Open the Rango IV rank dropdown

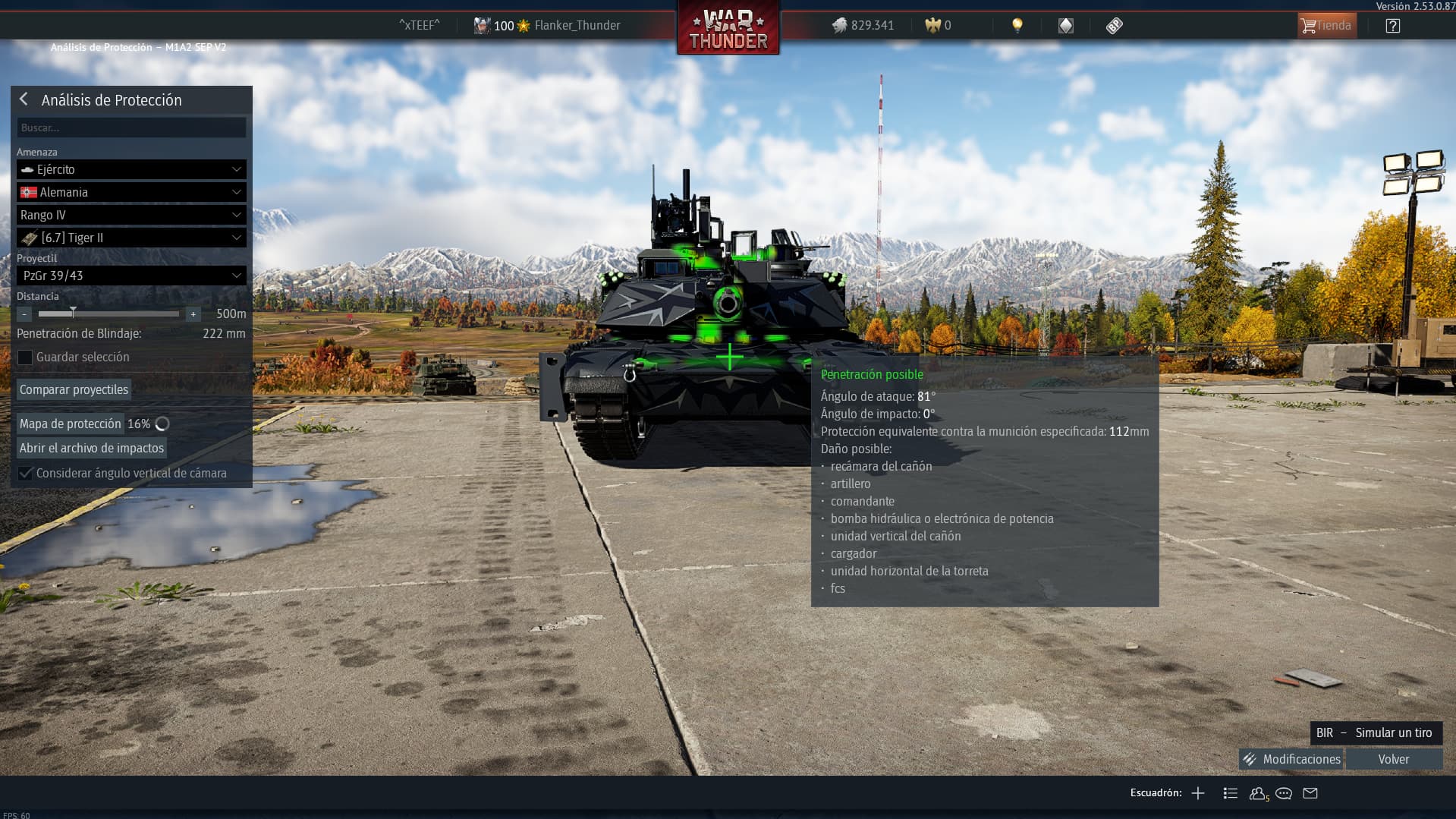point(131,215)
